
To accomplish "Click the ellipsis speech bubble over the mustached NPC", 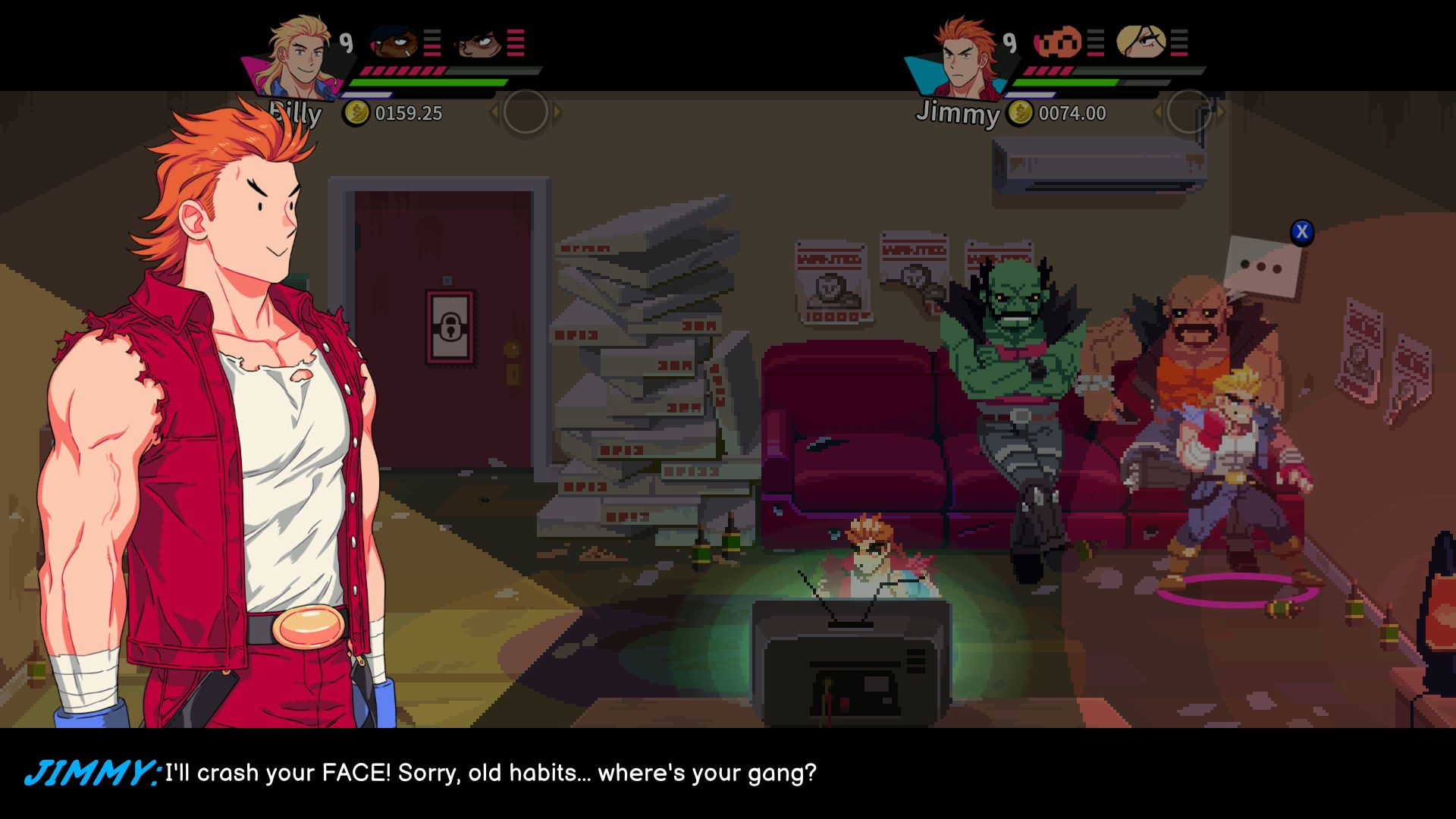I will tap(1260, 267).
